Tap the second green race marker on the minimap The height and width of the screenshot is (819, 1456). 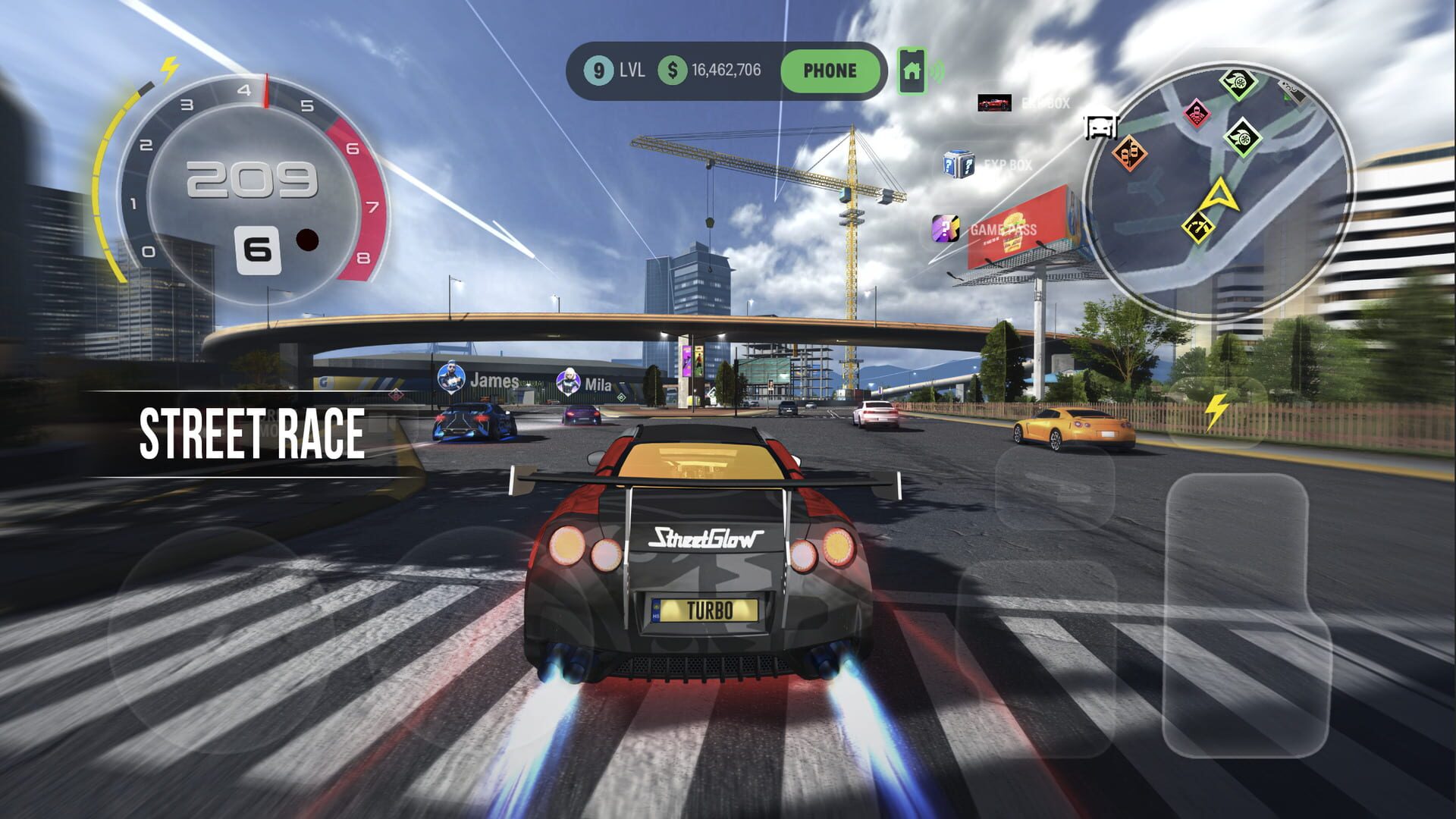pyautogui.click(x=1243, y=140)
